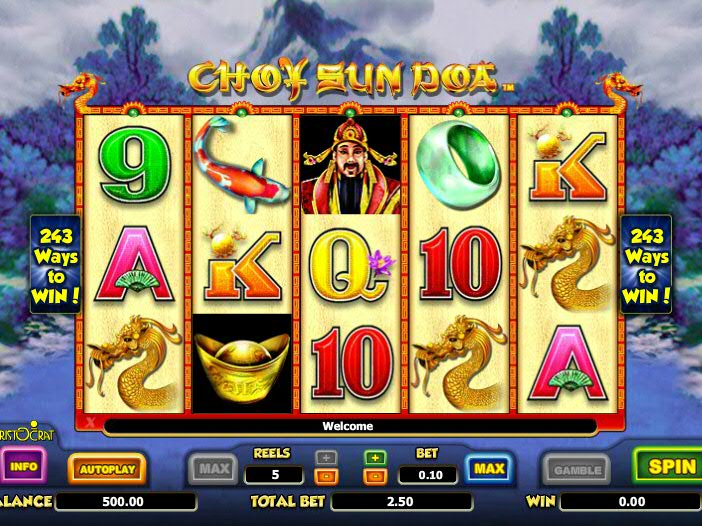702x526 pixels.
Task: Select the grey MAX reels button
Action: click(211, 468)
